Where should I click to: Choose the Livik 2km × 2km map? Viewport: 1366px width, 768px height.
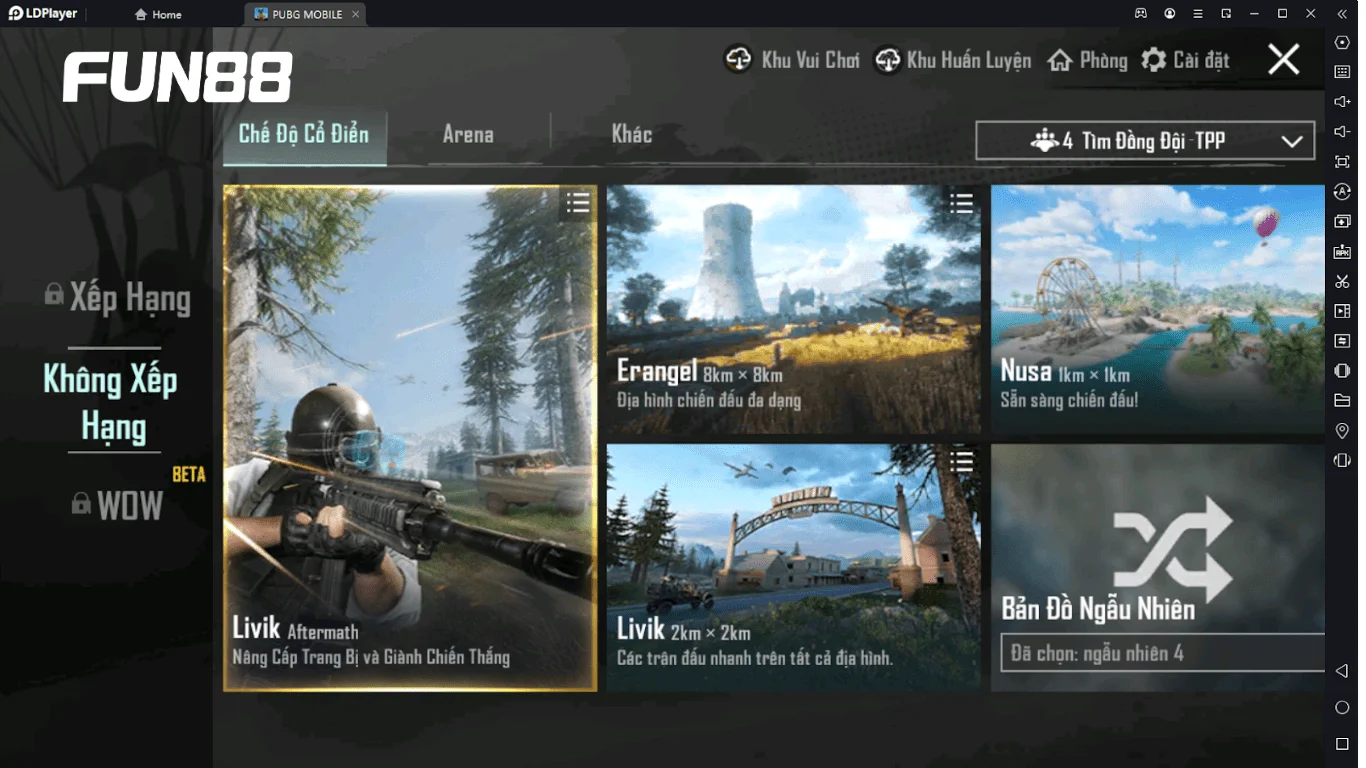[x=793, y=567]
